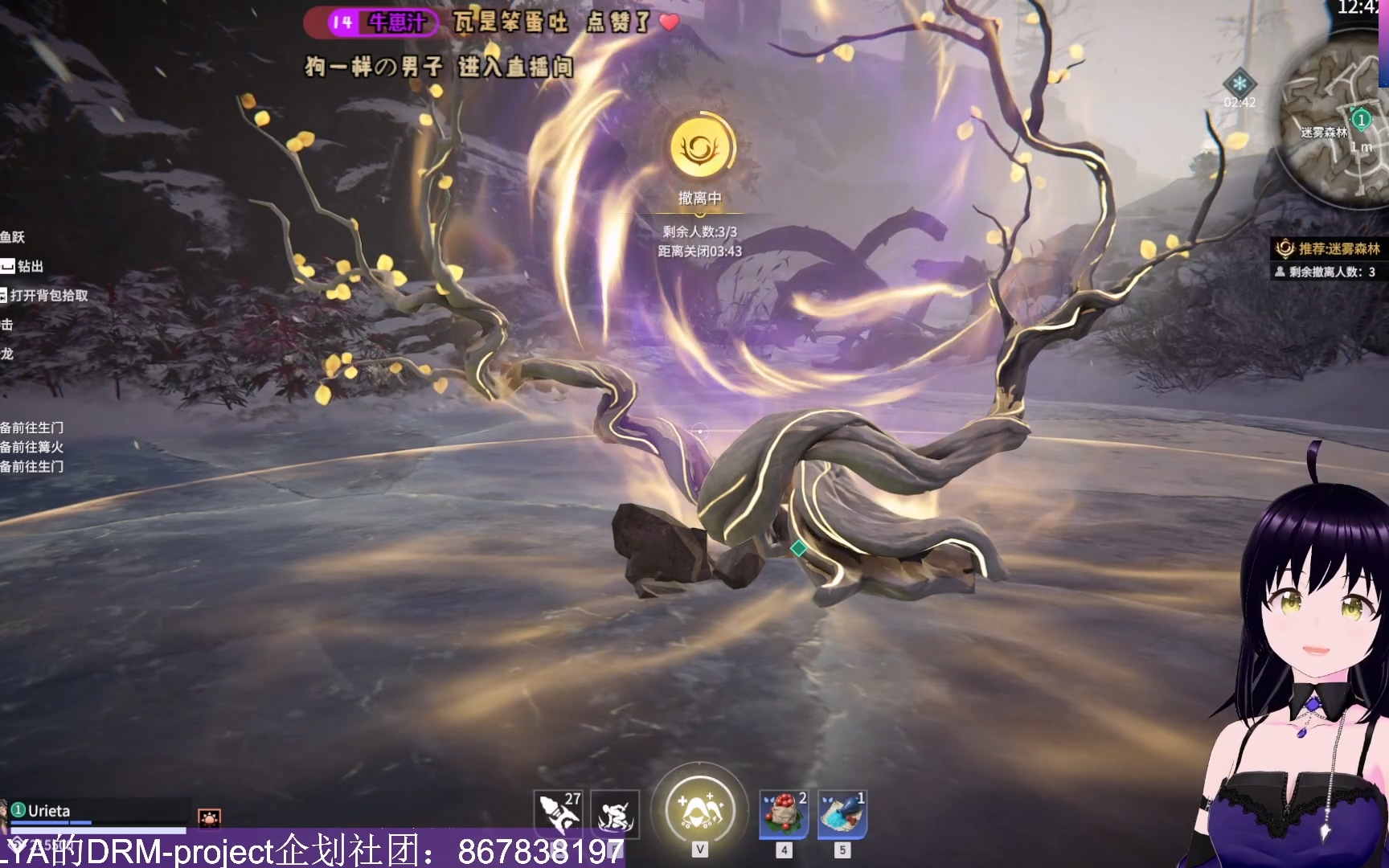Click the sun buff status icon
Screen dimensions: 1389x868
point(209,819)
